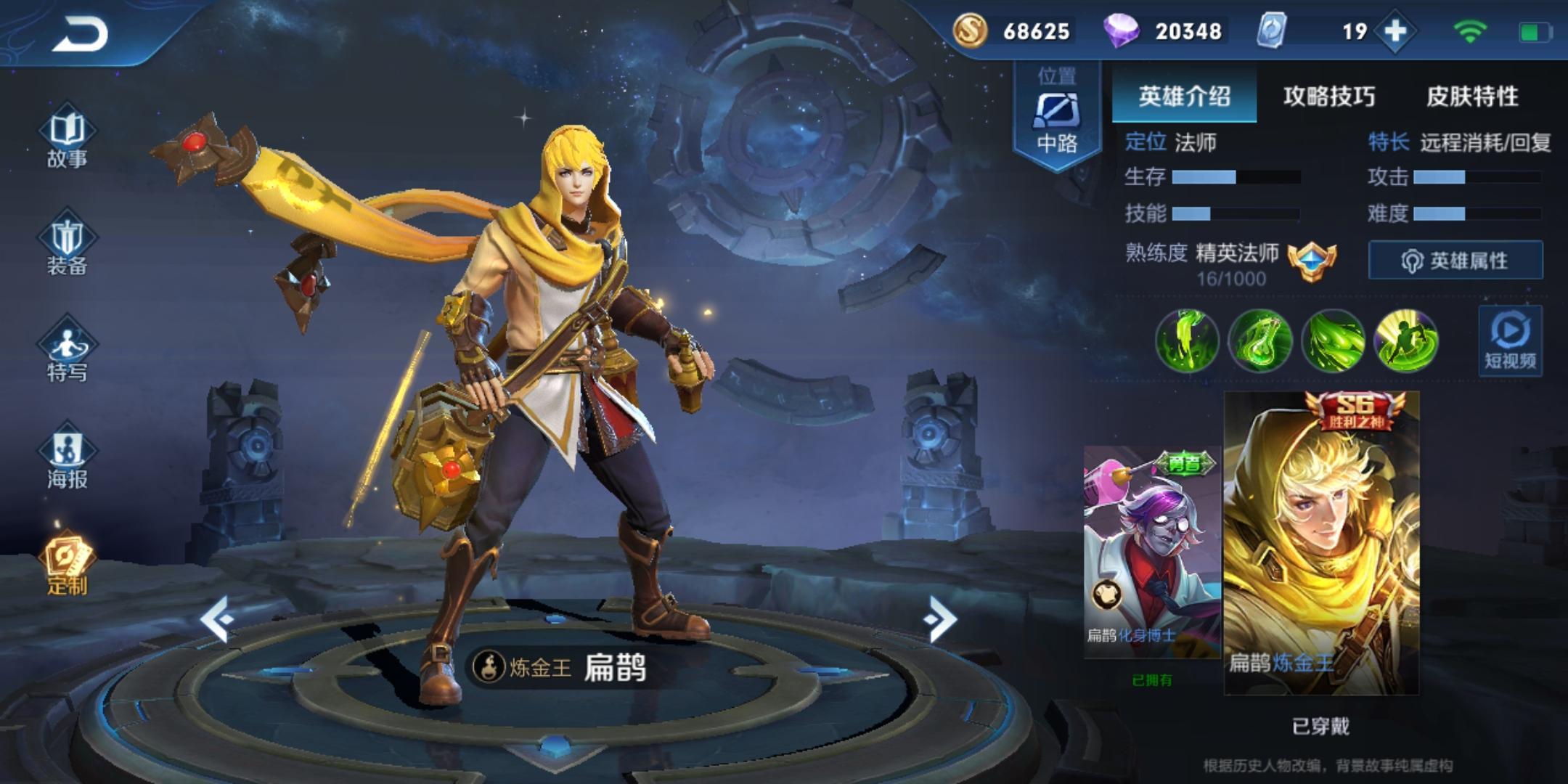Screen dimensions: 1568x784
Task: Switch to the 攻略技巧 tab
Action: click(1328, 96)
